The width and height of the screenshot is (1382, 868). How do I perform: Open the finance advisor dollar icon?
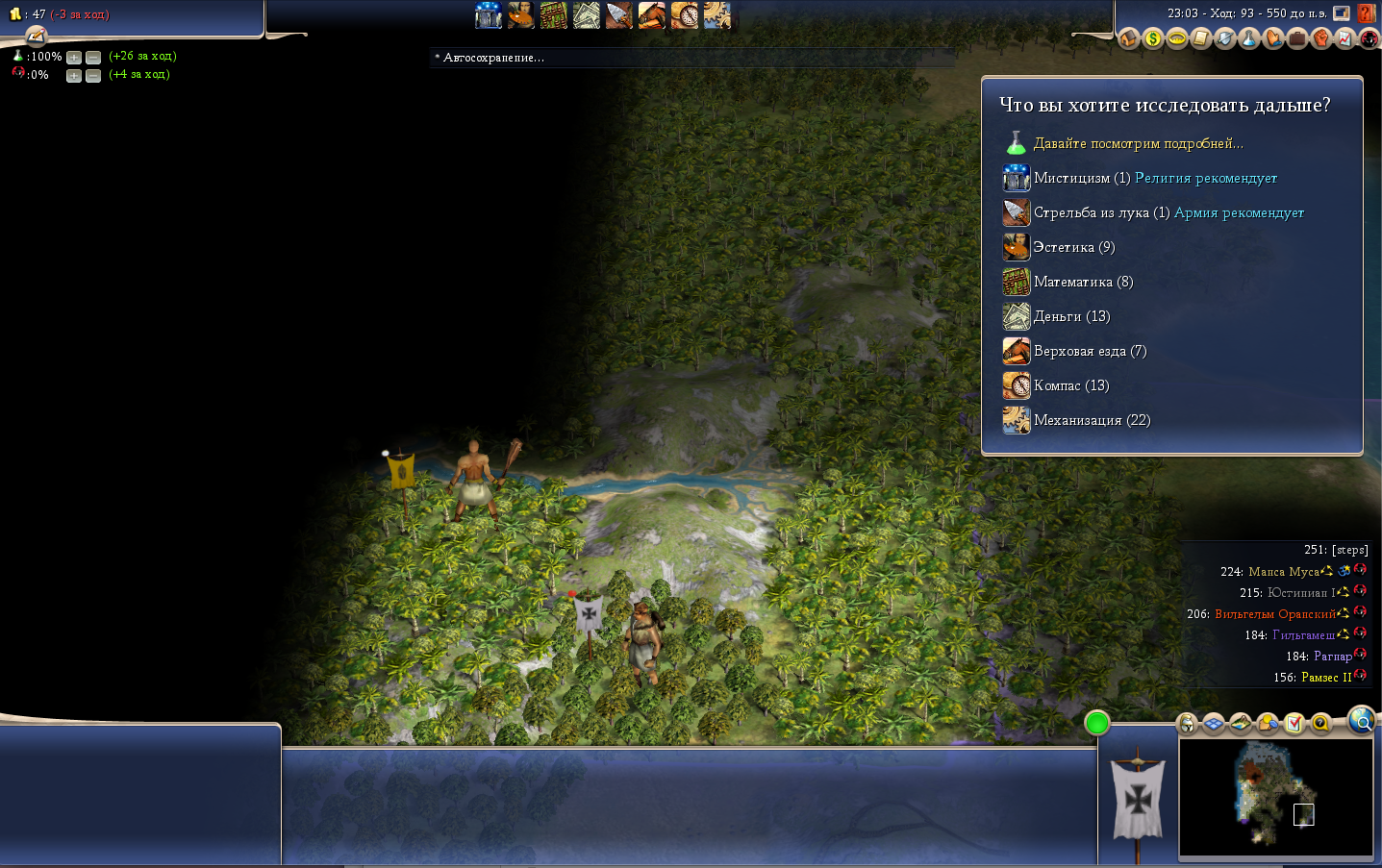coord(1152,38)
